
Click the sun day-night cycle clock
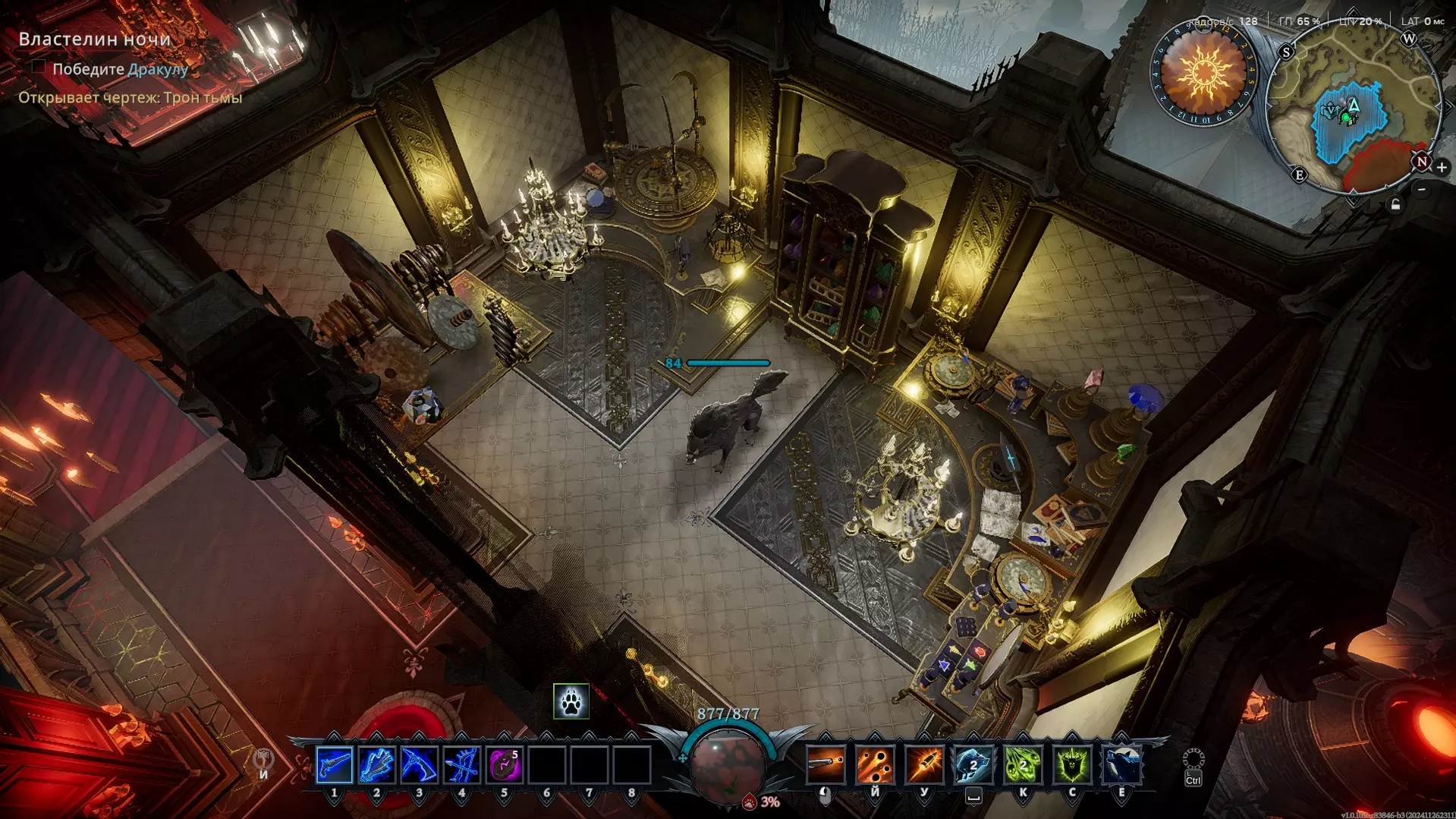(x=1203, y=73)
